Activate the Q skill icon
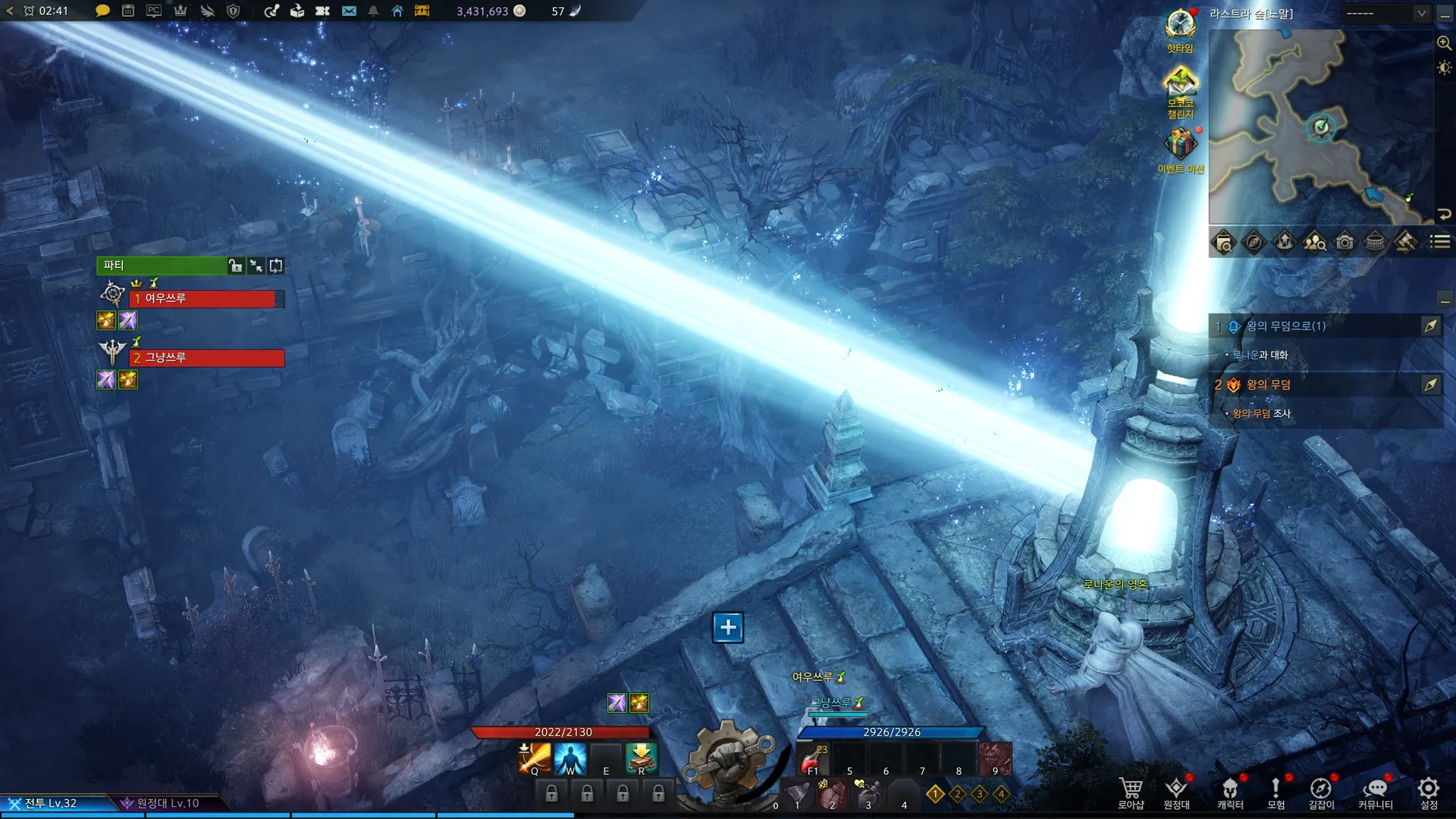1456x819 pixels. 535,758
